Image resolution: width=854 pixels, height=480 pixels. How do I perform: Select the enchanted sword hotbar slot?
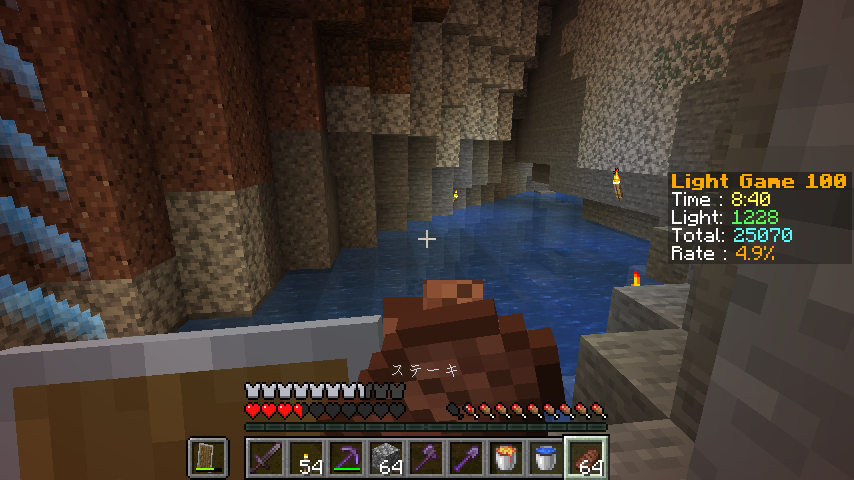point(265,458)
